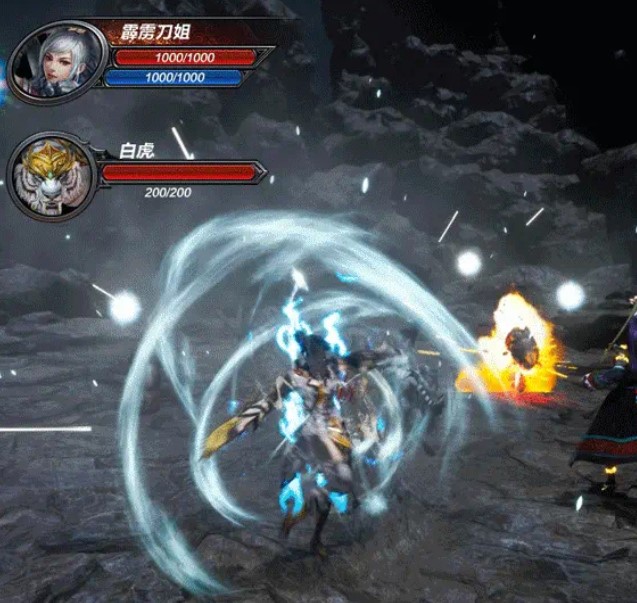This screenshot has height=603, width=637.
Task: Click the white tiger 白虎 portrait
Action: (52, 176)
